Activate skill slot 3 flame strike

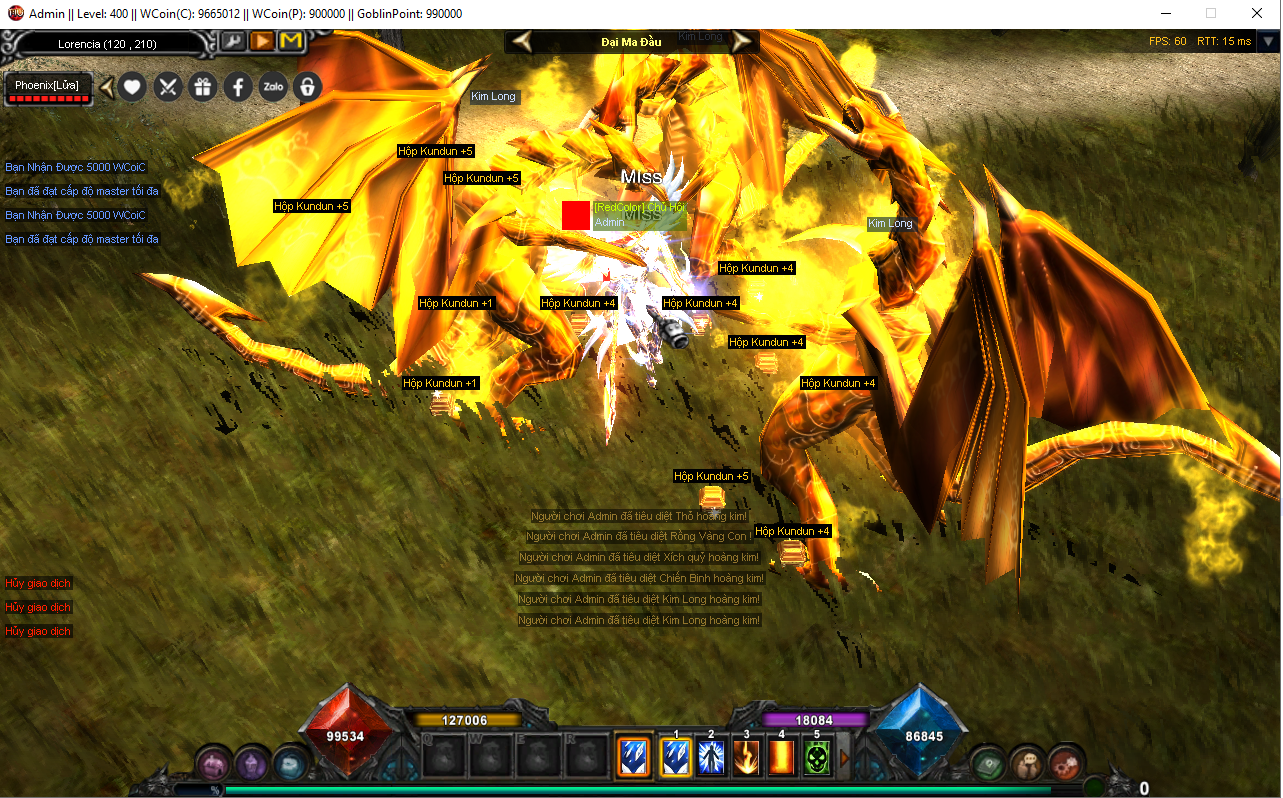pyautogui.click(x=746, y=757)
